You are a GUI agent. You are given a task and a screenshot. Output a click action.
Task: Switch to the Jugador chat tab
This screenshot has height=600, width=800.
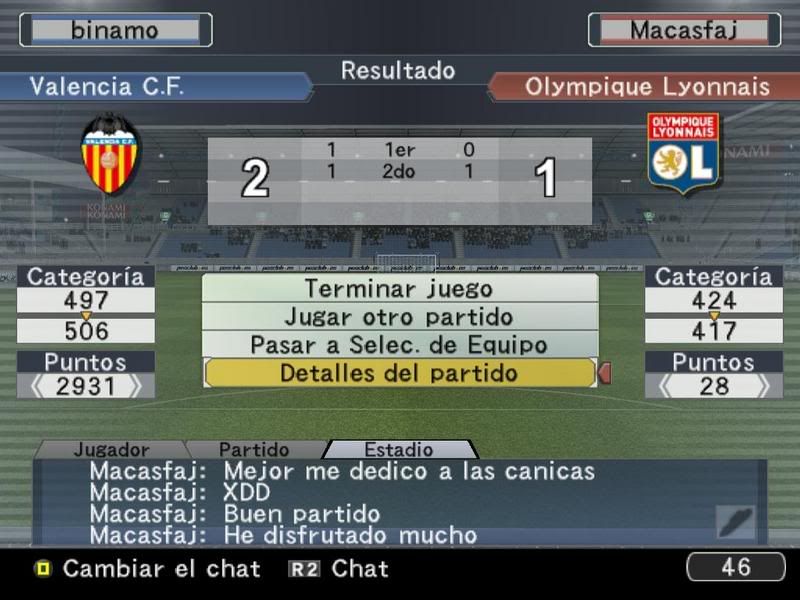point(111,450)
